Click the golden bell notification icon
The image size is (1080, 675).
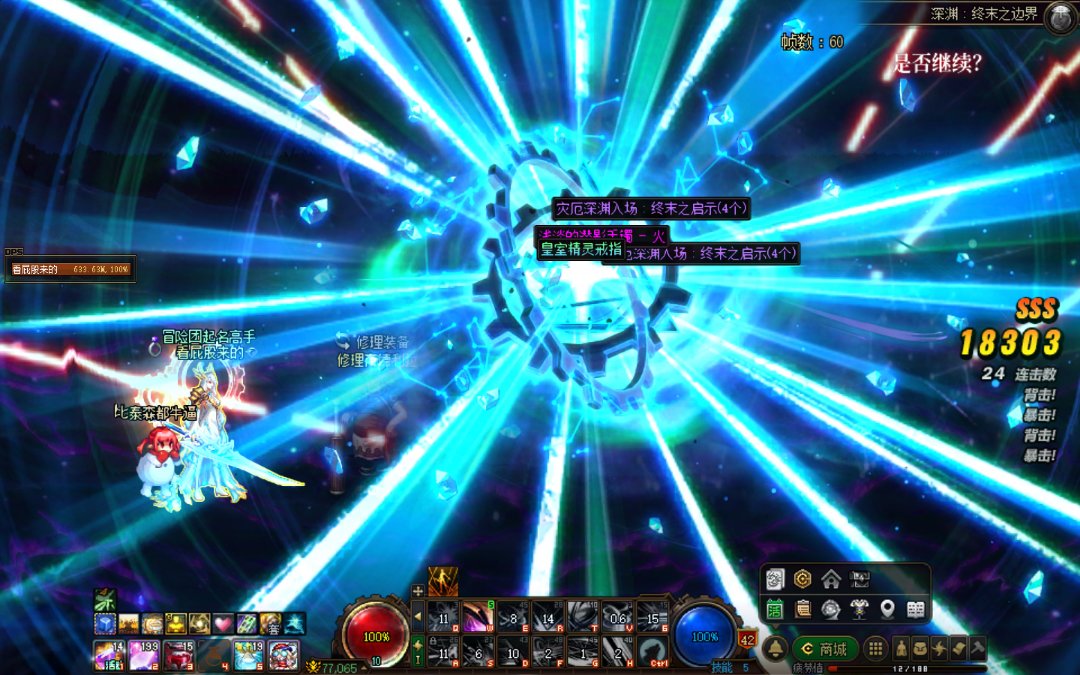coord(773,648)
